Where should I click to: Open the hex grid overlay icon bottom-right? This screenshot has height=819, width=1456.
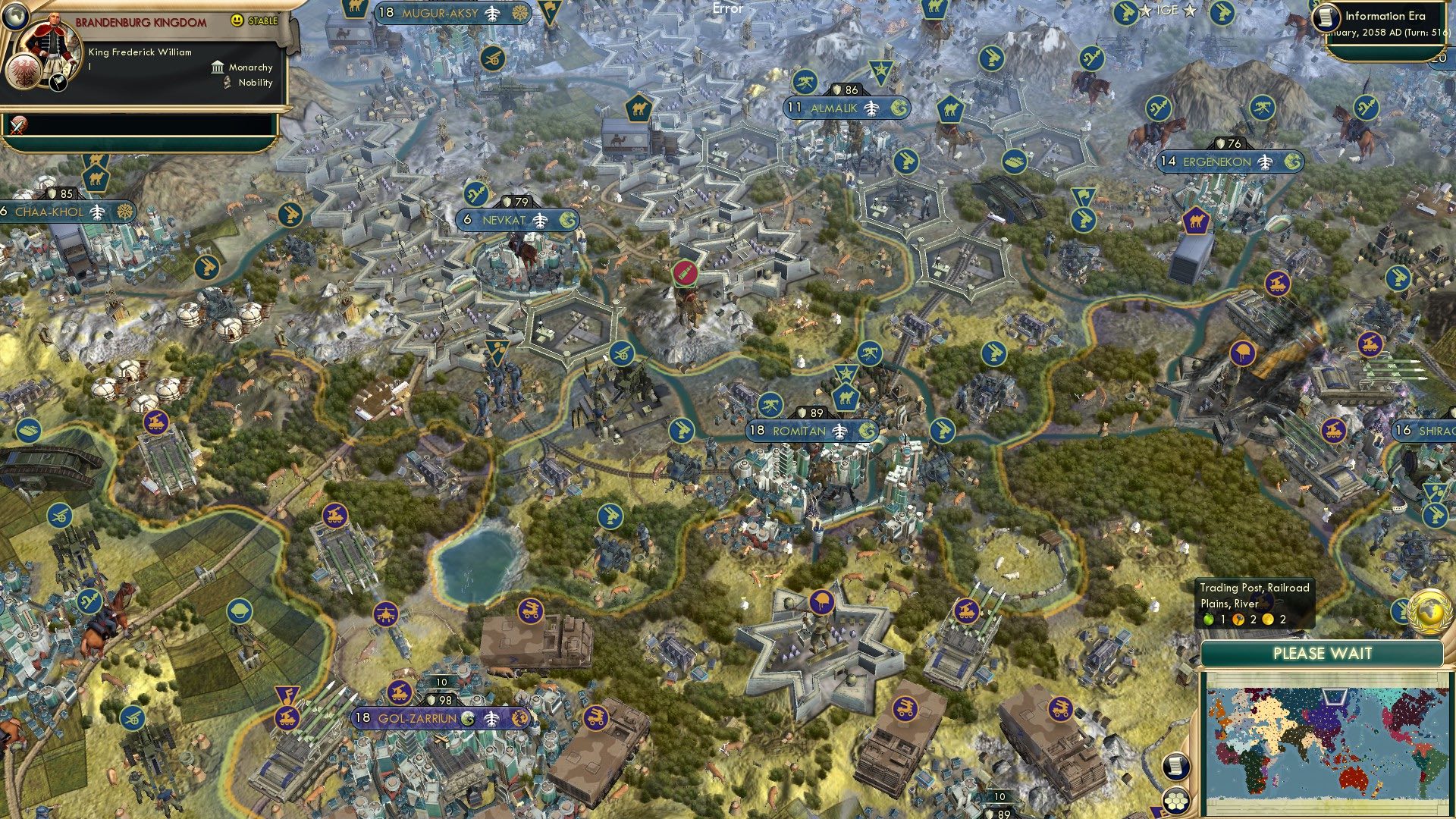[x=1176, y=800]
